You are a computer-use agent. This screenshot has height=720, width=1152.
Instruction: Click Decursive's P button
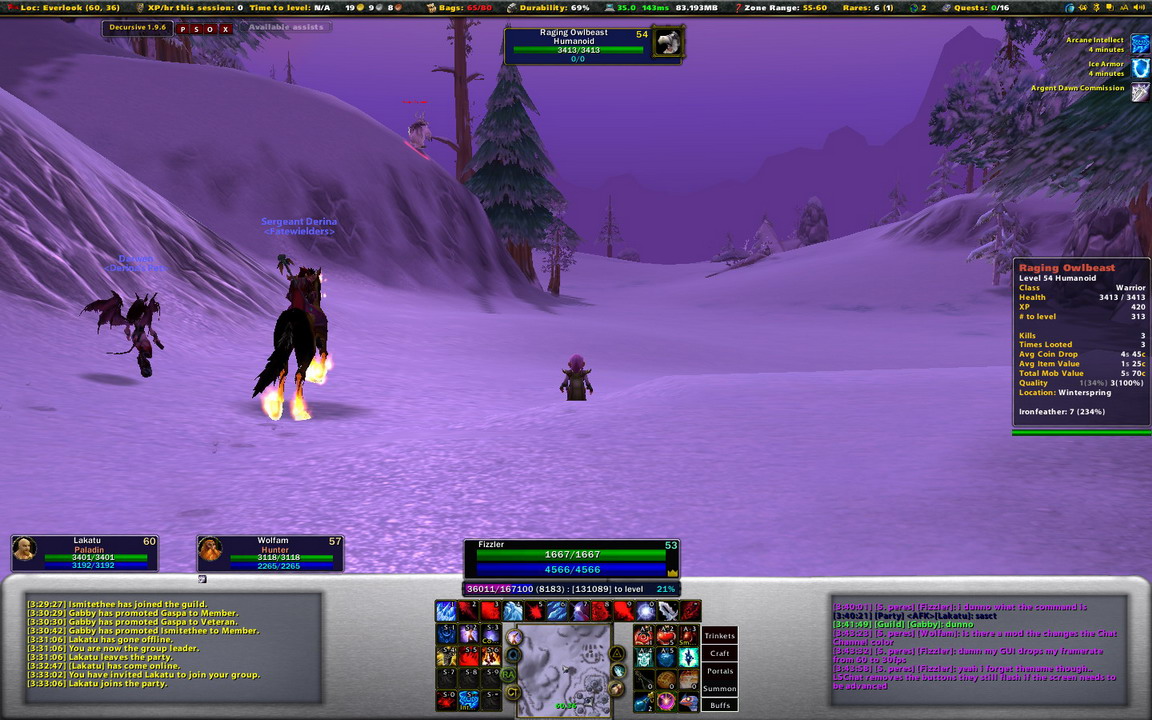pyautogui.click(x=183, y=28)
